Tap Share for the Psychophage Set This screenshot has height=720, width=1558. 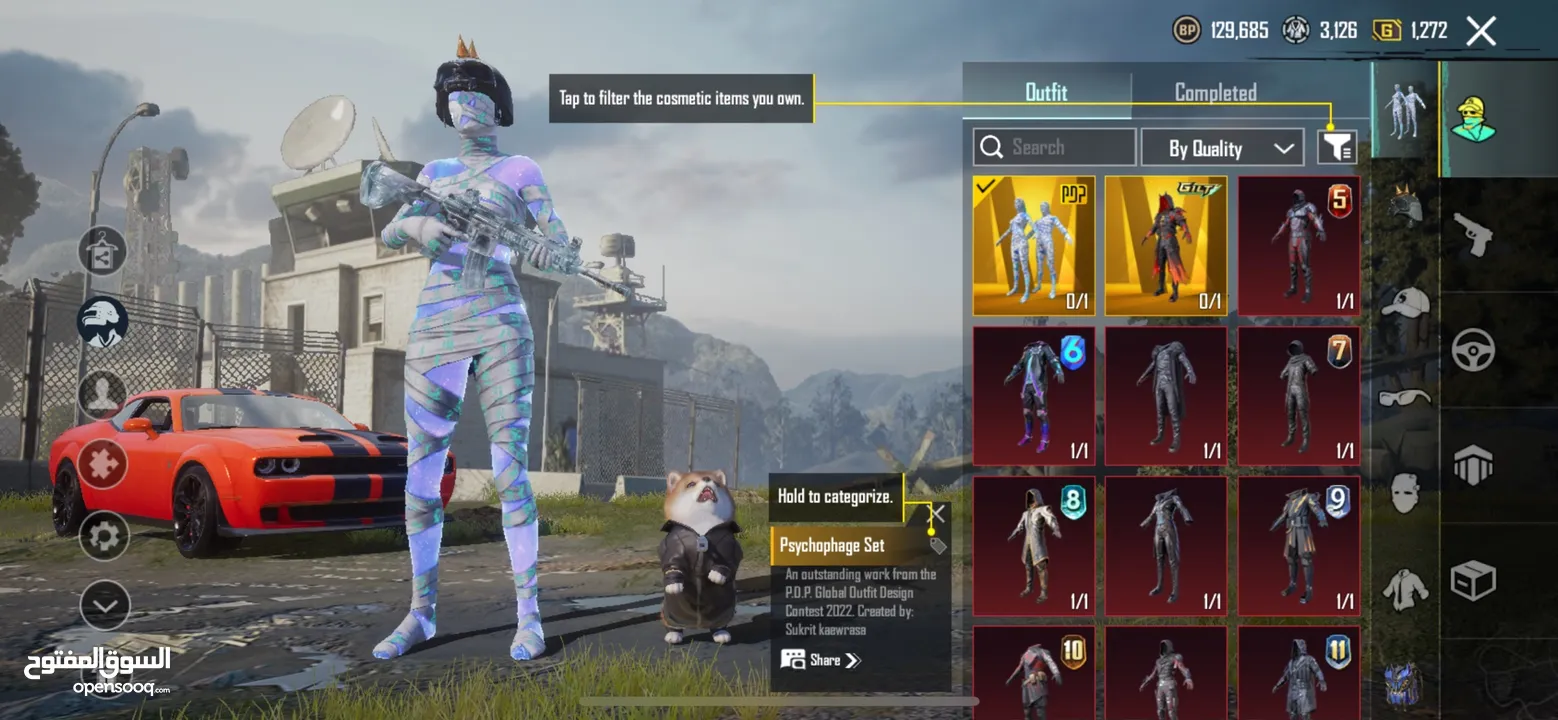coord(822,659)
